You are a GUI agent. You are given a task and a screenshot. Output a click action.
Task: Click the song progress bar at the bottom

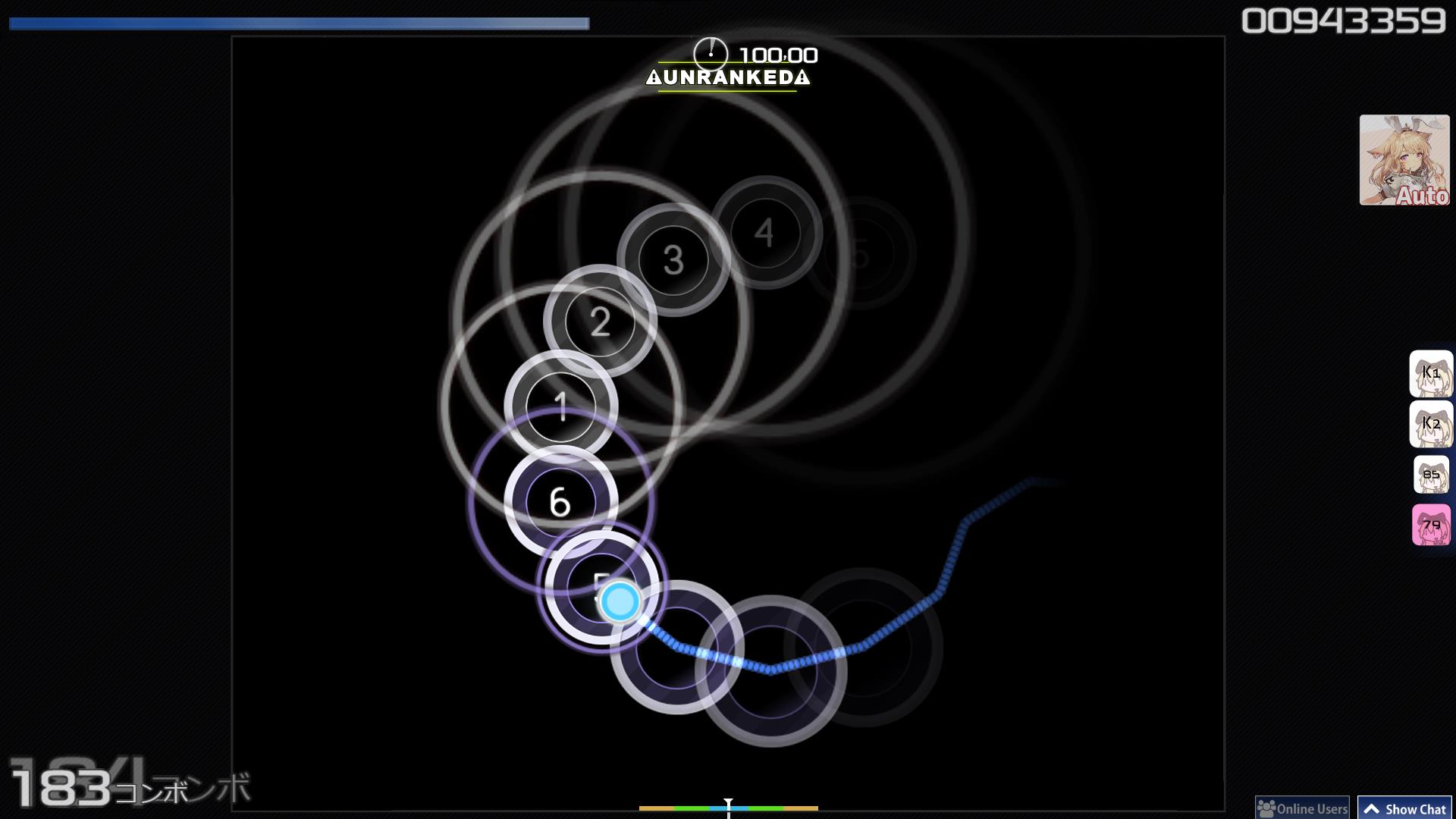(728, 808)
